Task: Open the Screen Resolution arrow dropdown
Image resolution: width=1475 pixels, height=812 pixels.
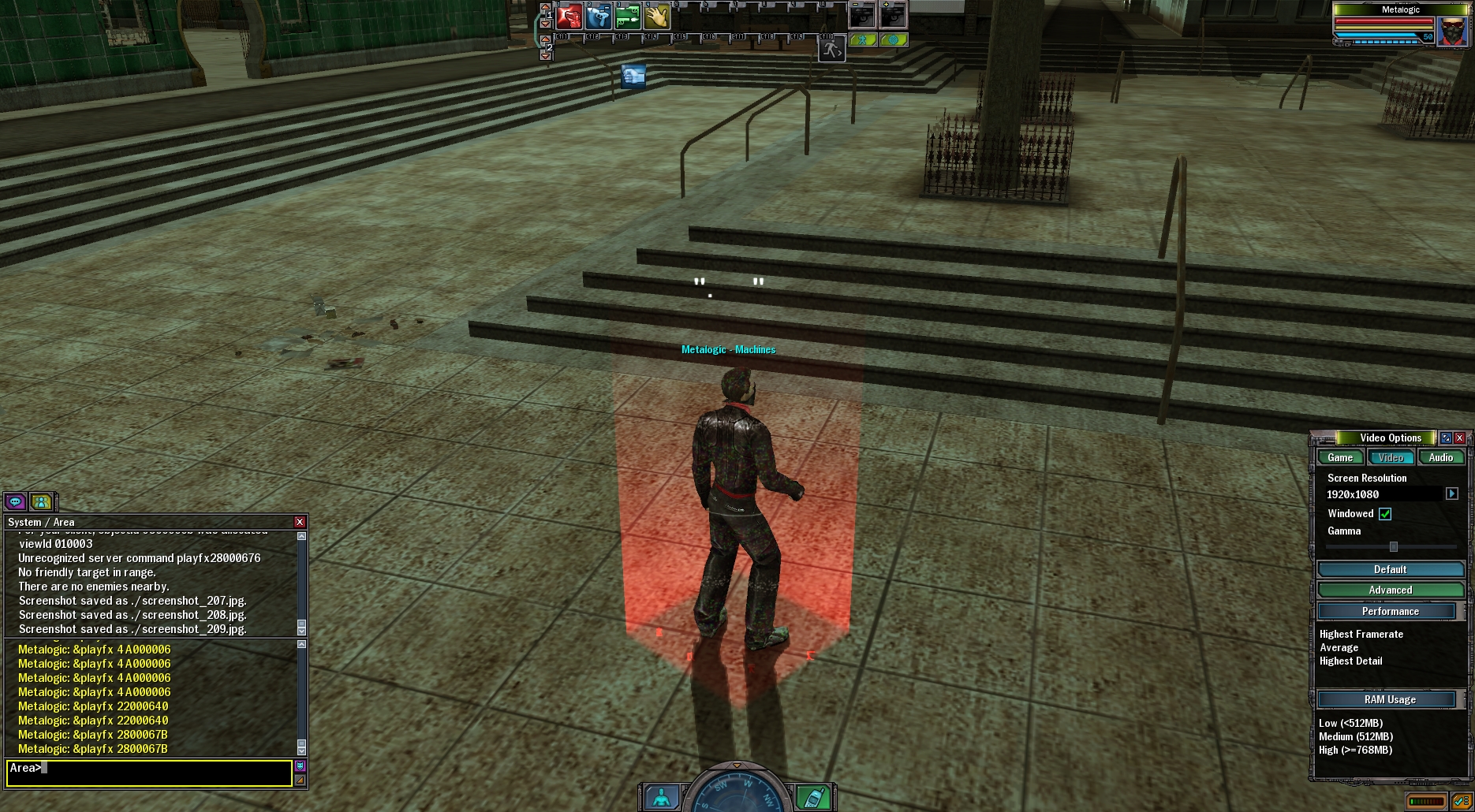Action: [1452, 494]
